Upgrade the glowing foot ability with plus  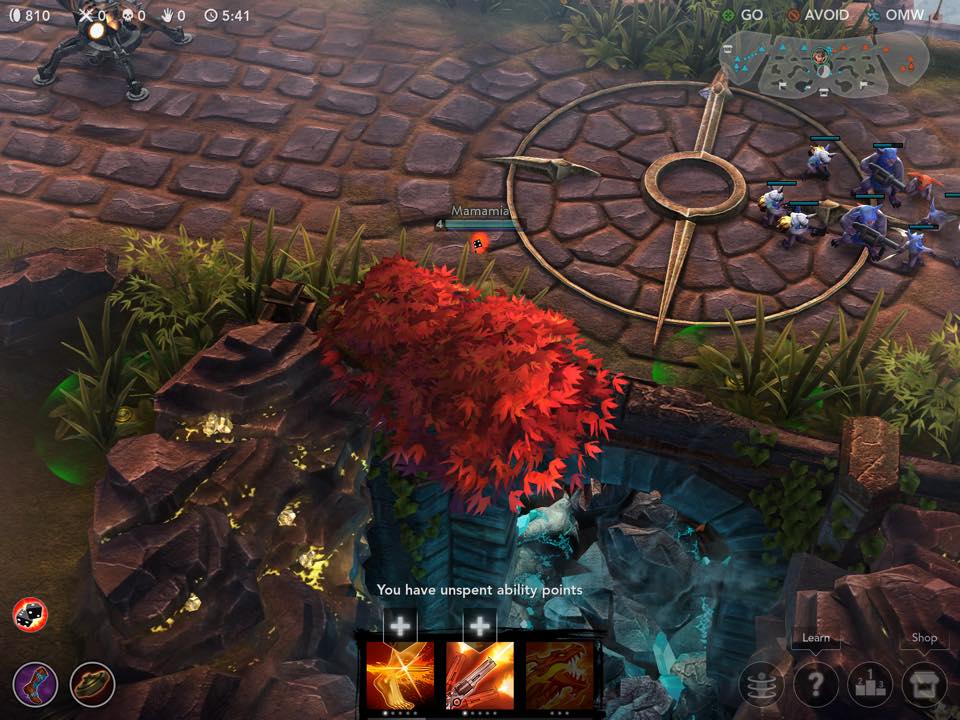tap(400, 627)
